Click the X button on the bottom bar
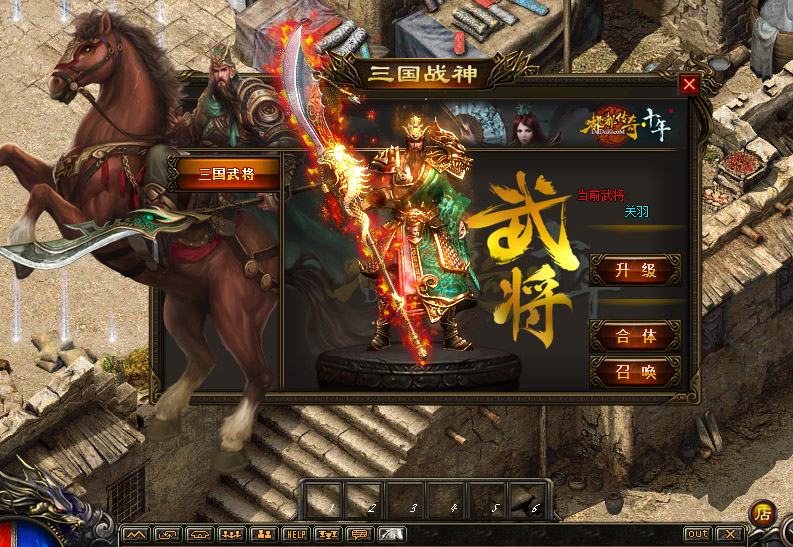Screen dimensions: 793x547 point(730,535)
